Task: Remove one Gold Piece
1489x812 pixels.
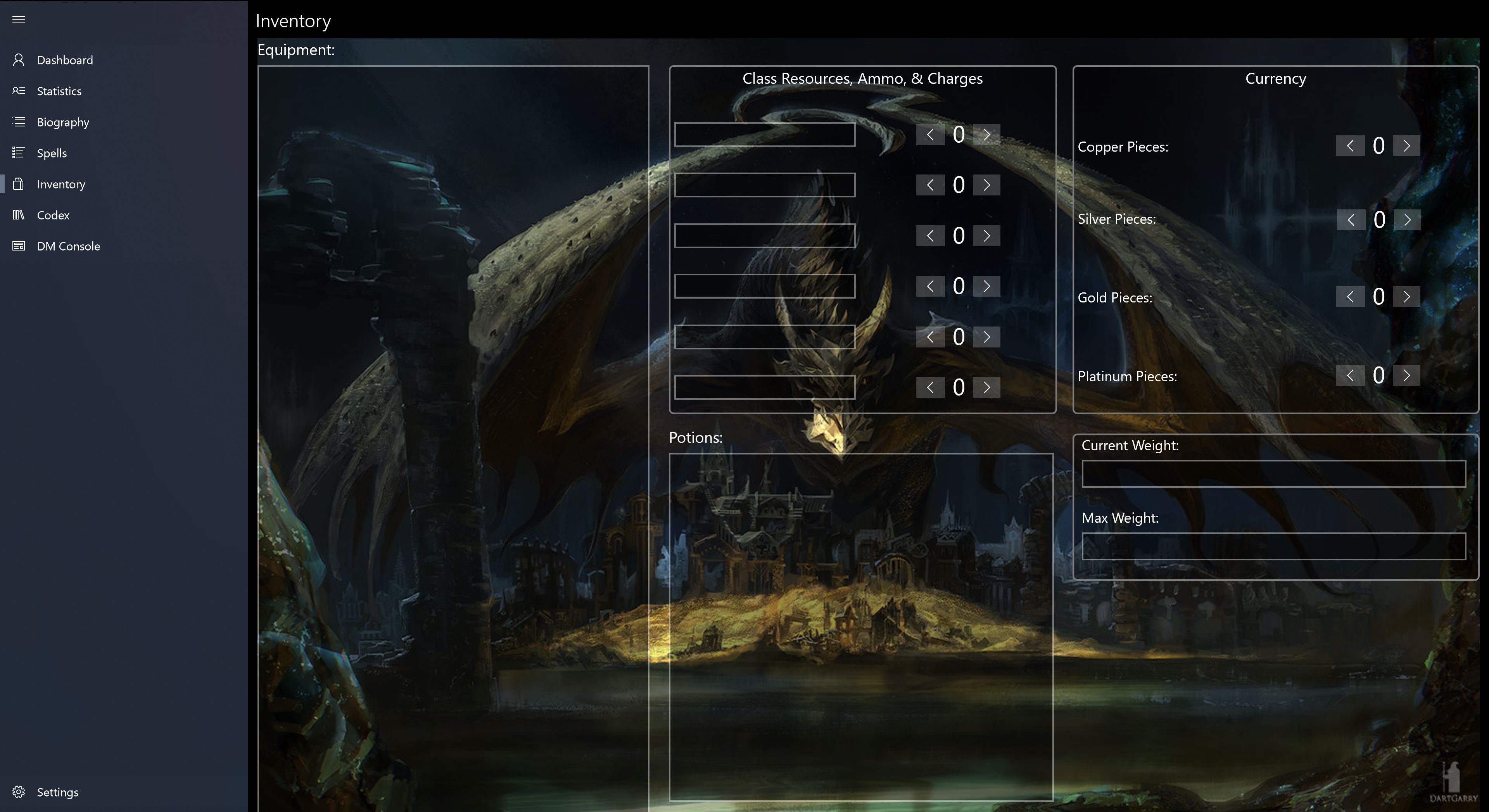Action: tap(1350, 297)
